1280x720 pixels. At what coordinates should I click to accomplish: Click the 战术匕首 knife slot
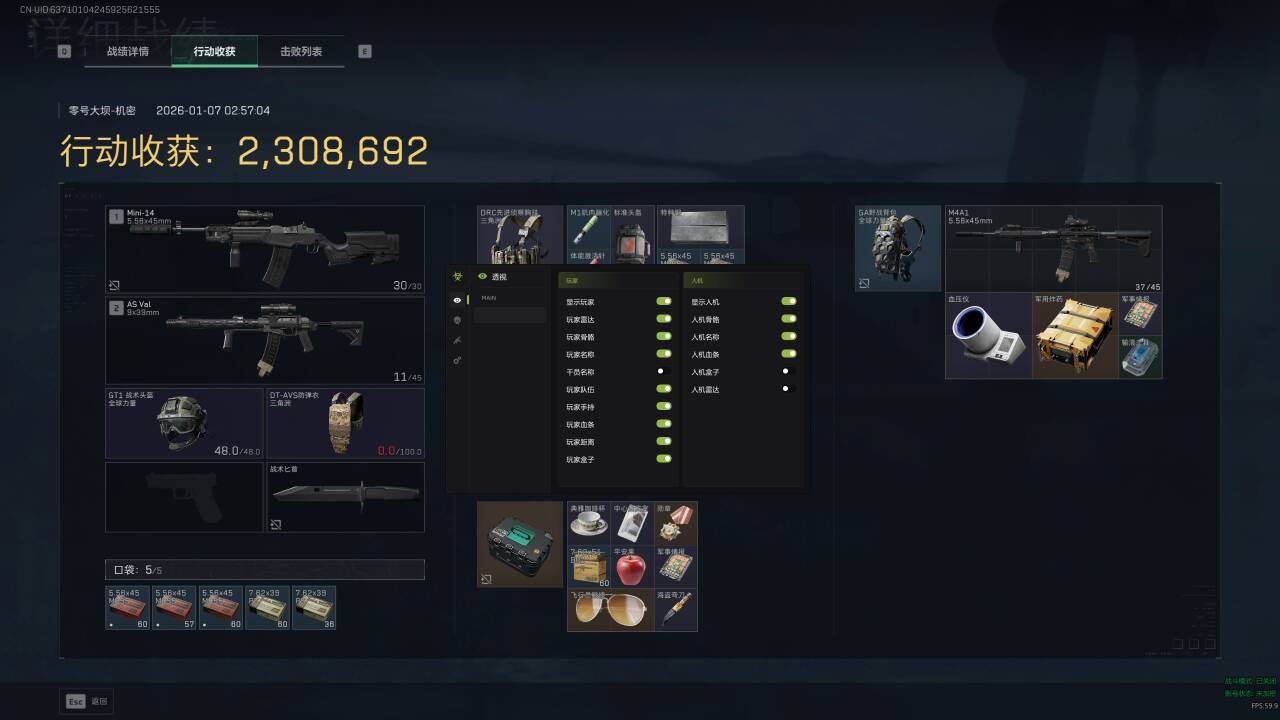click(345, 497)
